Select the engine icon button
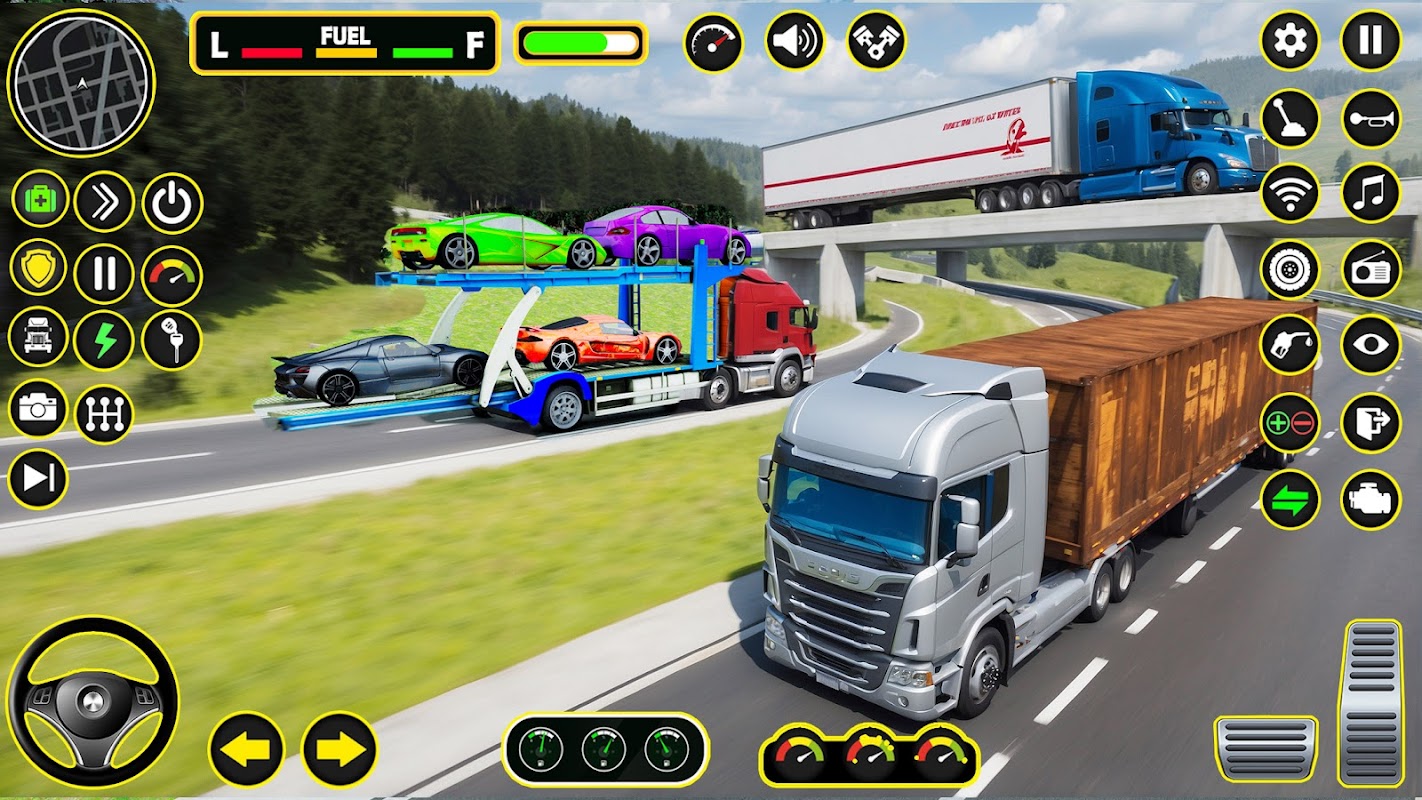The height and width of the screenshot is (800, 1422). 1371,499
